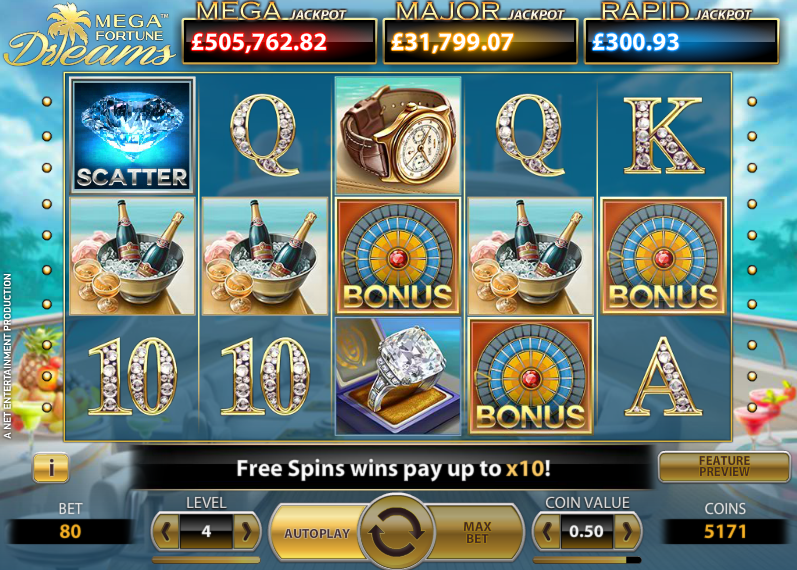Start Autoplay mode

click(x=316, y=533)
